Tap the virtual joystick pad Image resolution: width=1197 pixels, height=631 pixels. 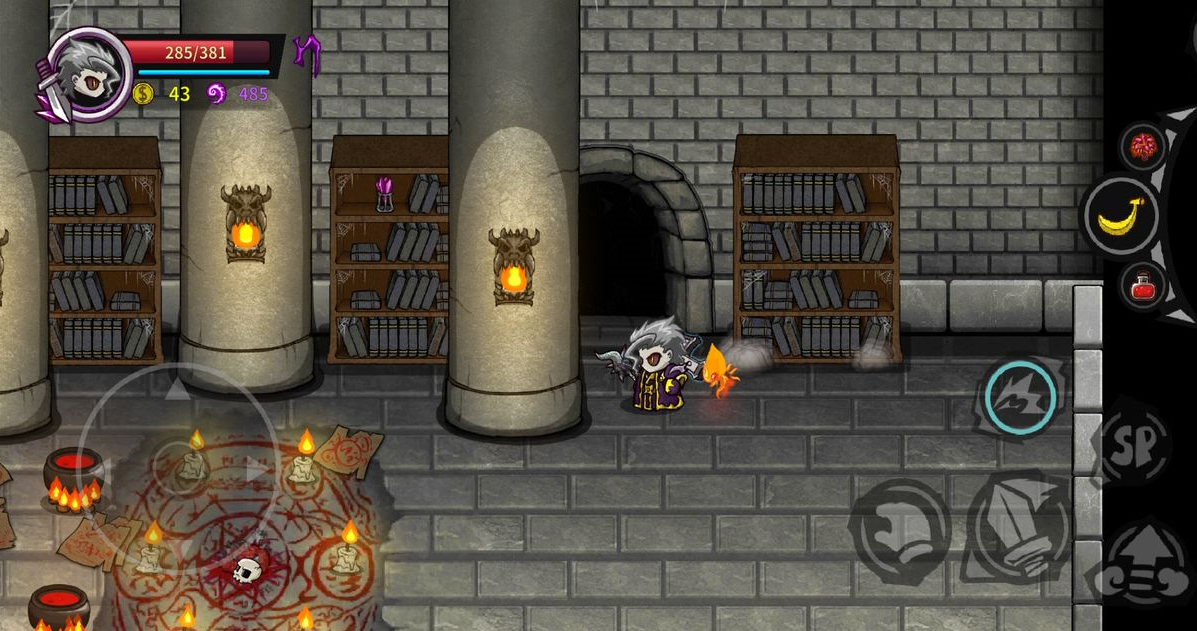pyautogui.click(x=178, y=467)
